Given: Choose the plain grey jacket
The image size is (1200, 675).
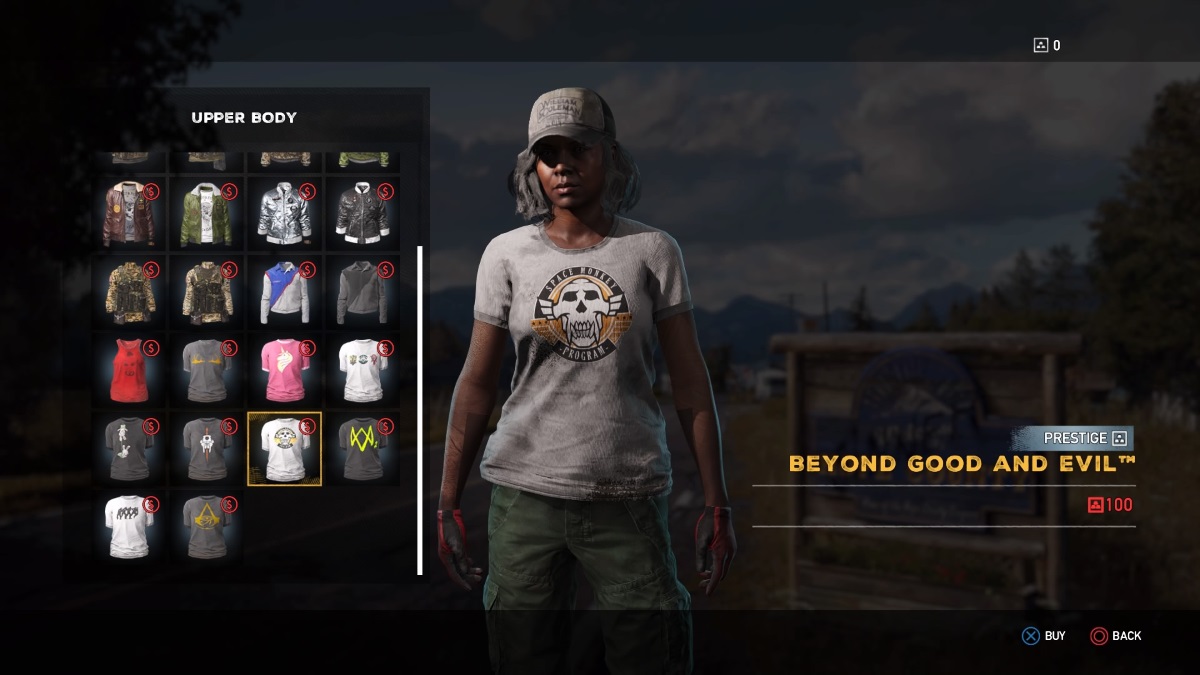Looking at the screenshot, I should pos(363,292).
